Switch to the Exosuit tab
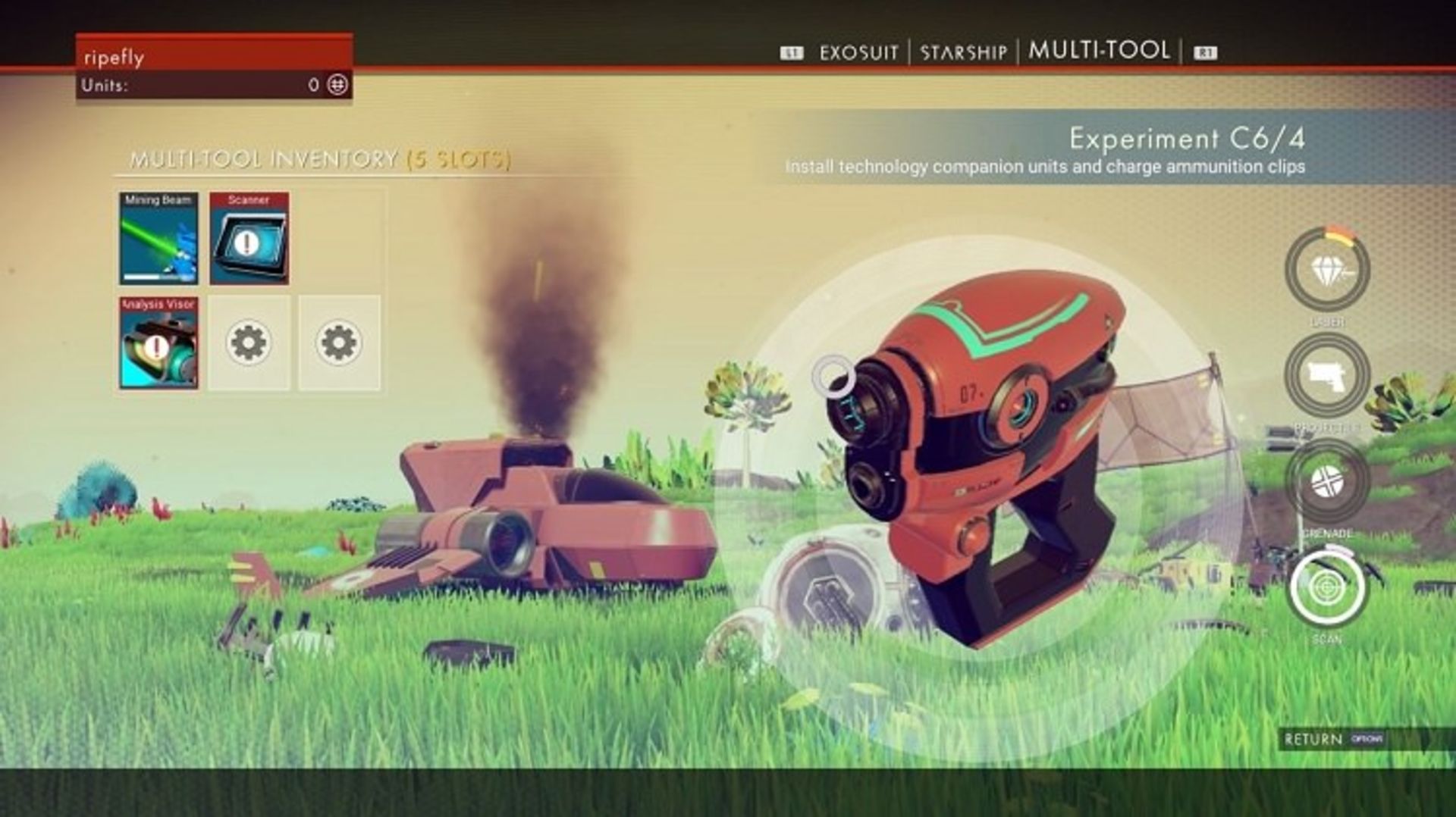 858,52
